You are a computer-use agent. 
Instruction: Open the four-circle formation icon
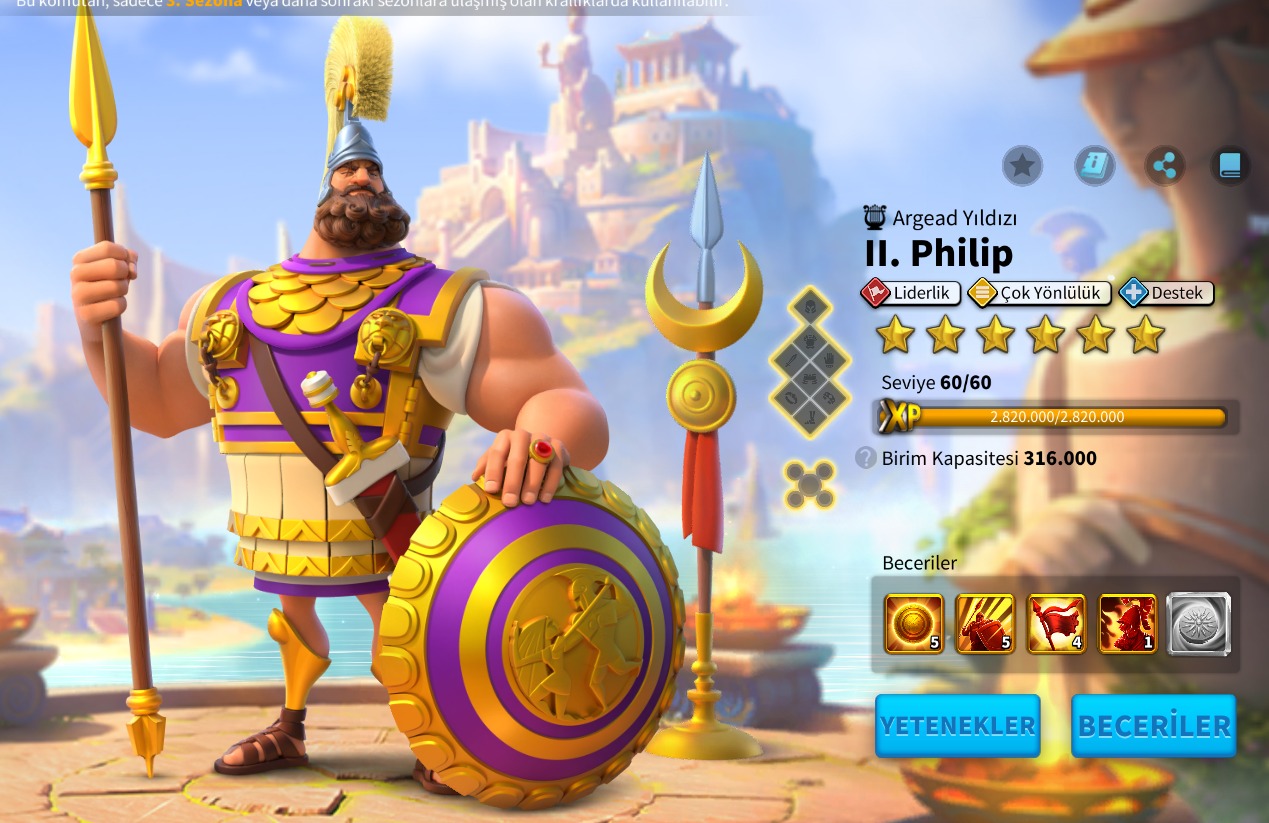point(809,484)
